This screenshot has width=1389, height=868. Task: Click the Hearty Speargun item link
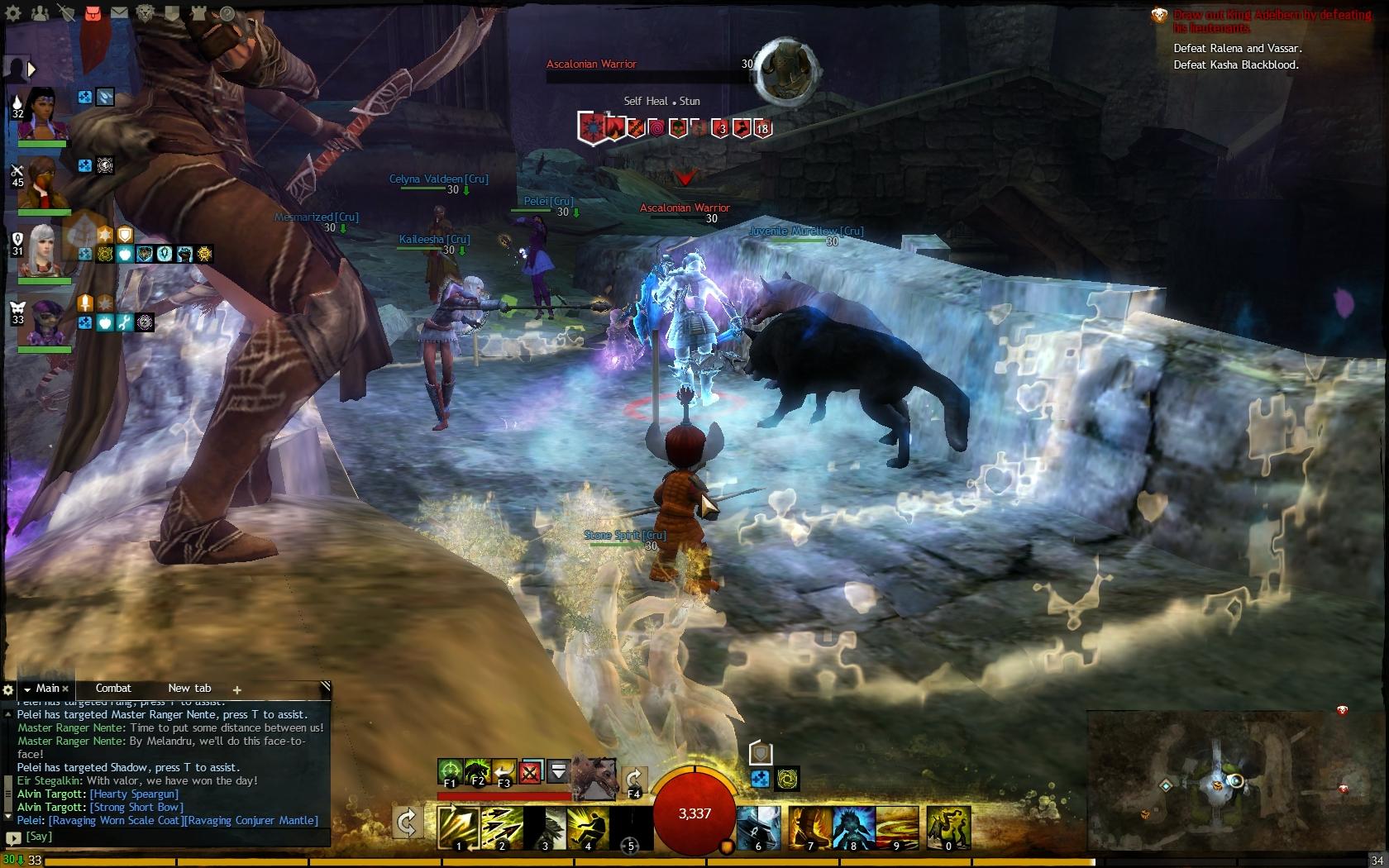(134, 794)
